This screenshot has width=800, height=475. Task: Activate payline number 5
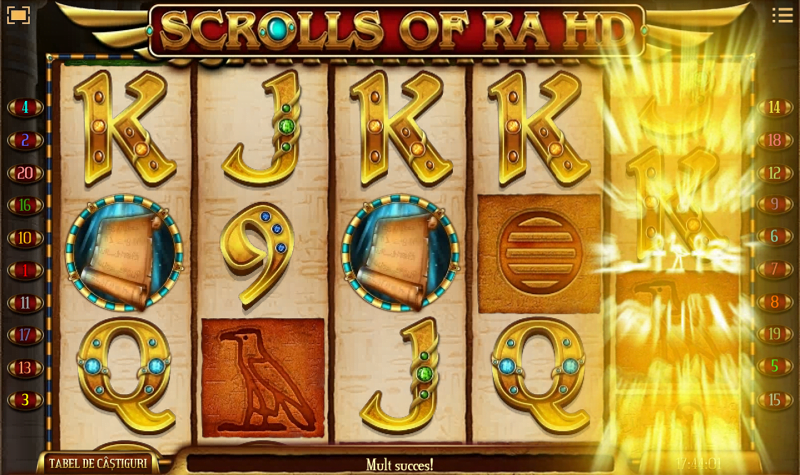pos(774,367)
